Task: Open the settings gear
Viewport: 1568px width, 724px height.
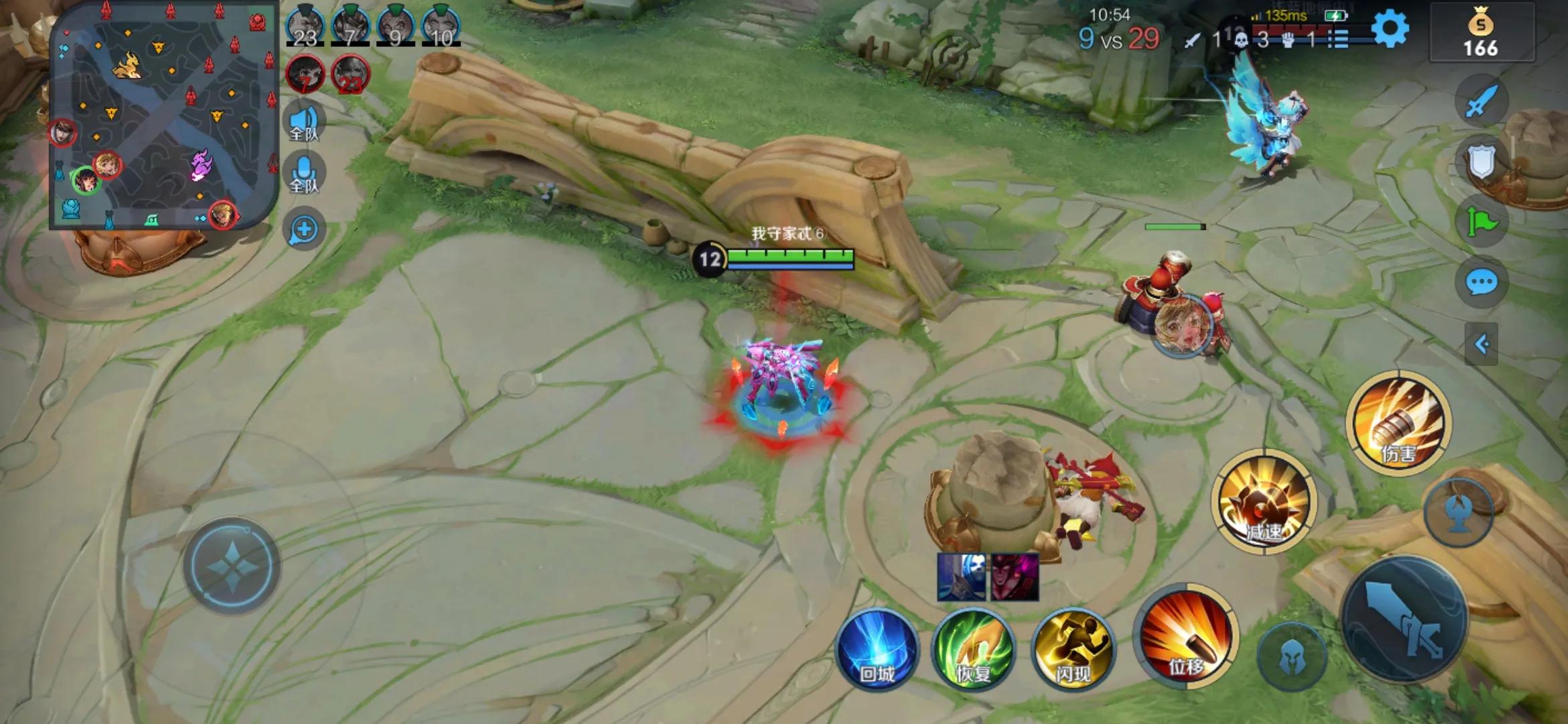Action: [x=1389, y=29]
